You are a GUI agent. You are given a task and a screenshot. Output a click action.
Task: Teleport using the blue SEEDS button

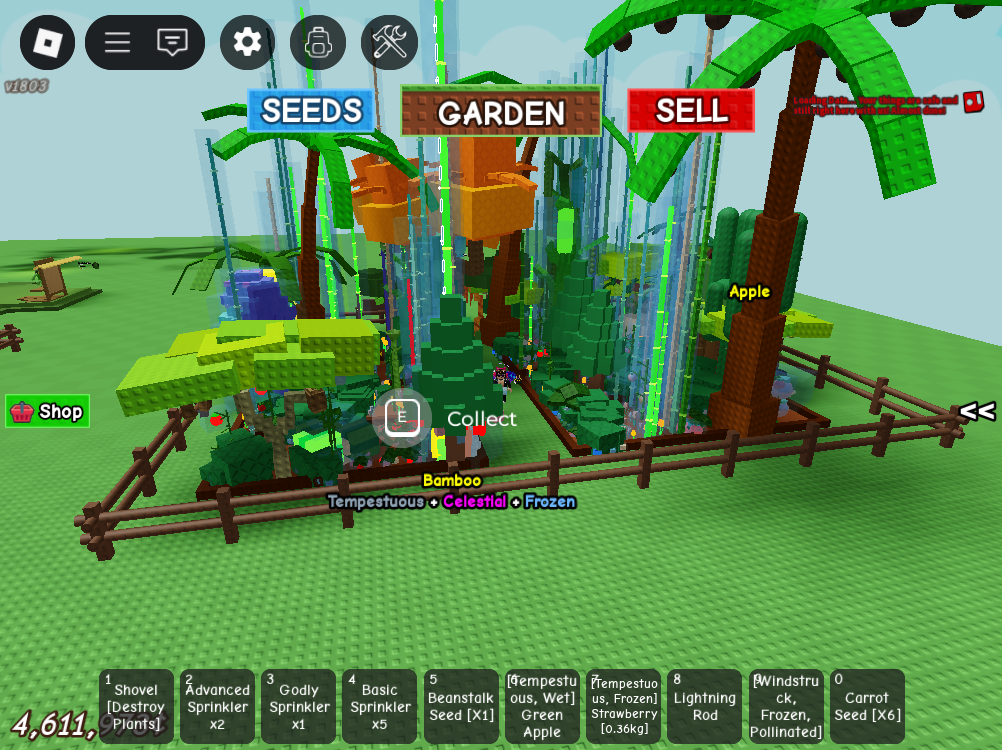311,110
